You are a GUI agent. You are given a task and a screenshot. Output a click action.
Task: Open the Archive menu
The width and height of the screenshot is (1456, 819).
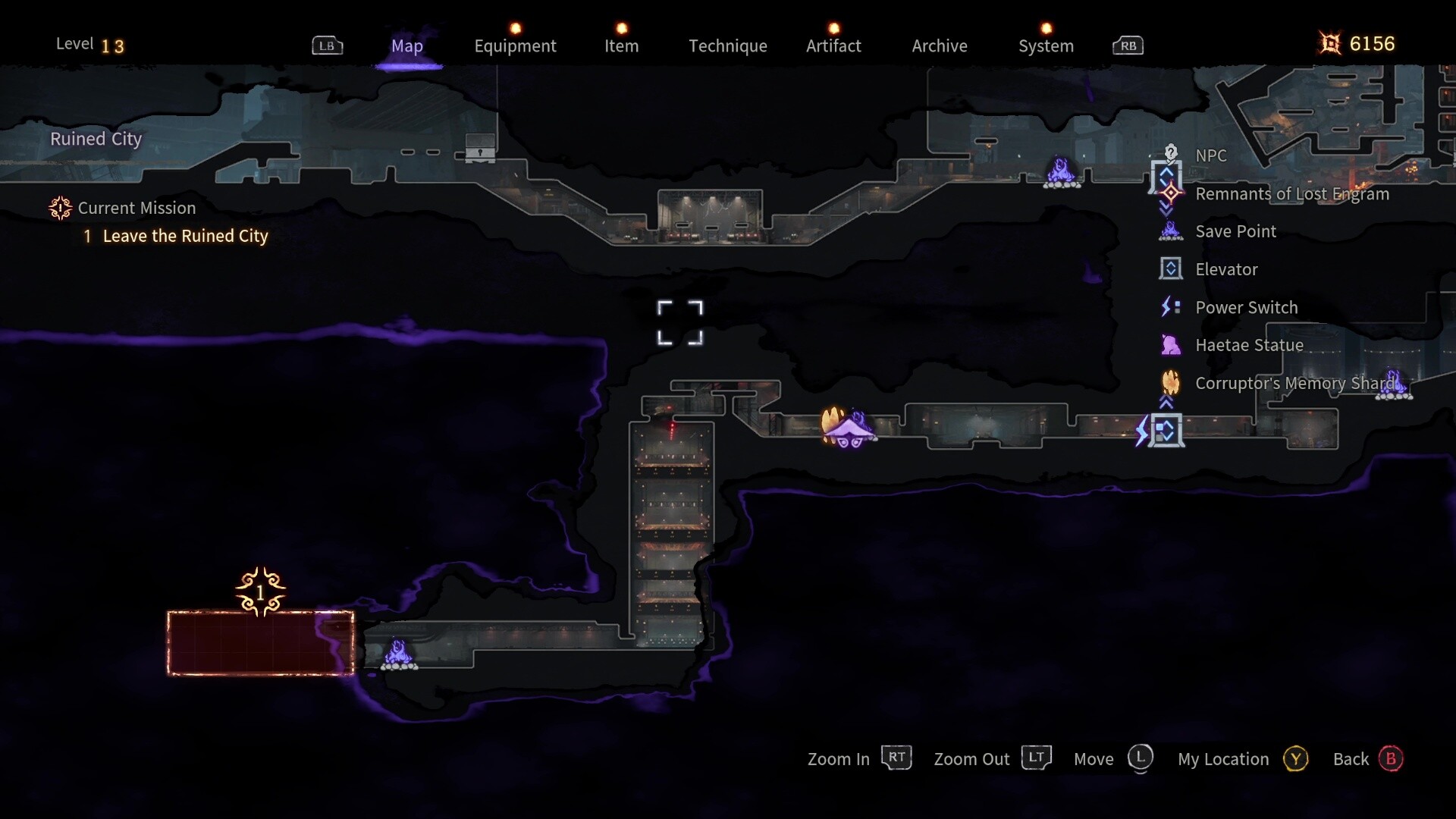click(939, 45)
